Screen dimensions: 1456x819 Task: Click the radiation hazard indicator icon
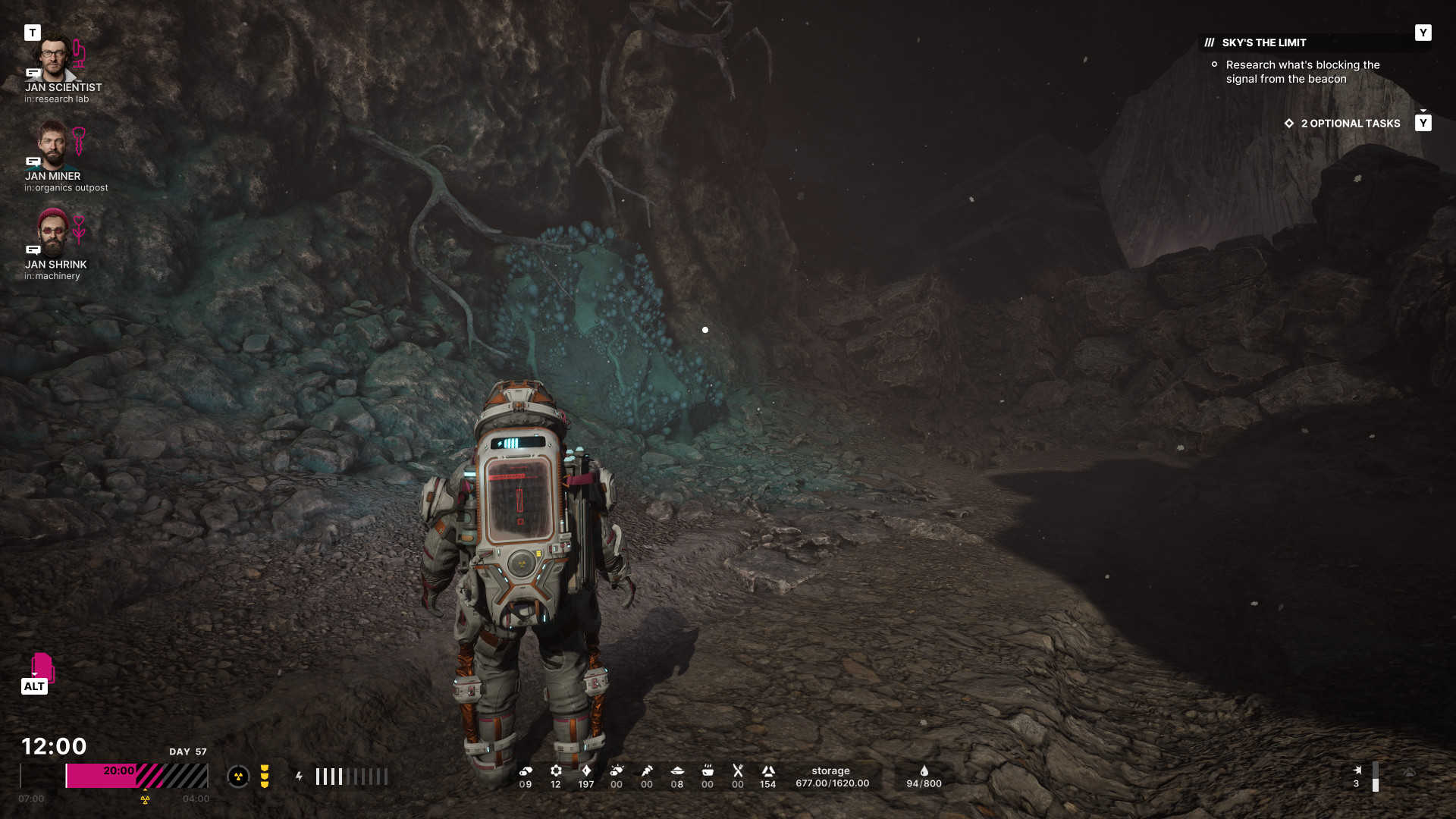point(238,777)
